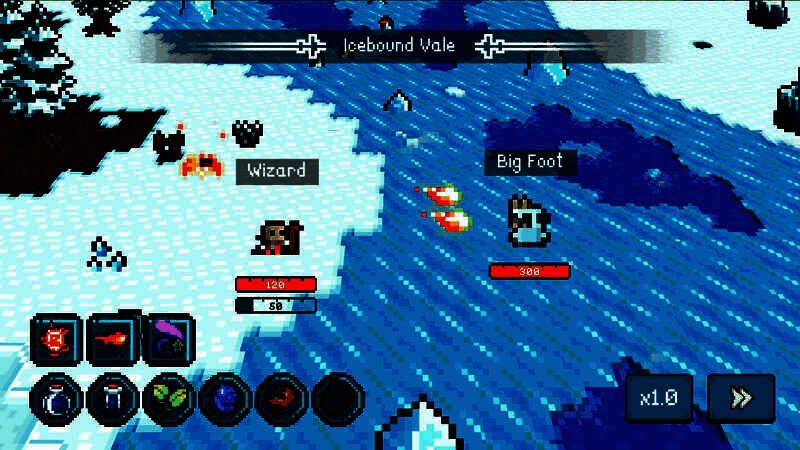
Task: Click the empty black item slot
Action: [x=337, y=400]
